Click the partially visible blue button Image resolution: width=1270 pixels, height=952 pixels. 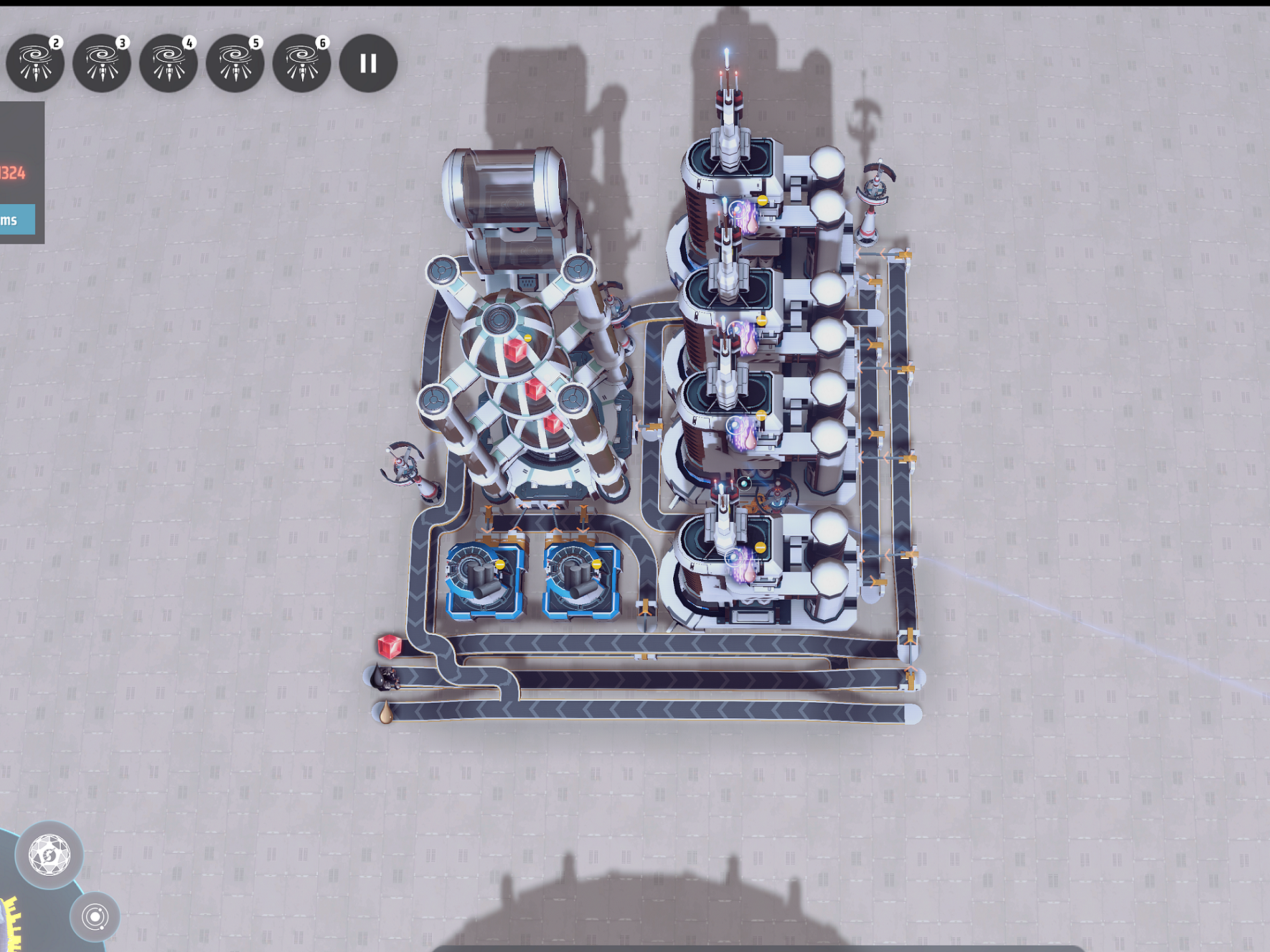tap(17, 220)
